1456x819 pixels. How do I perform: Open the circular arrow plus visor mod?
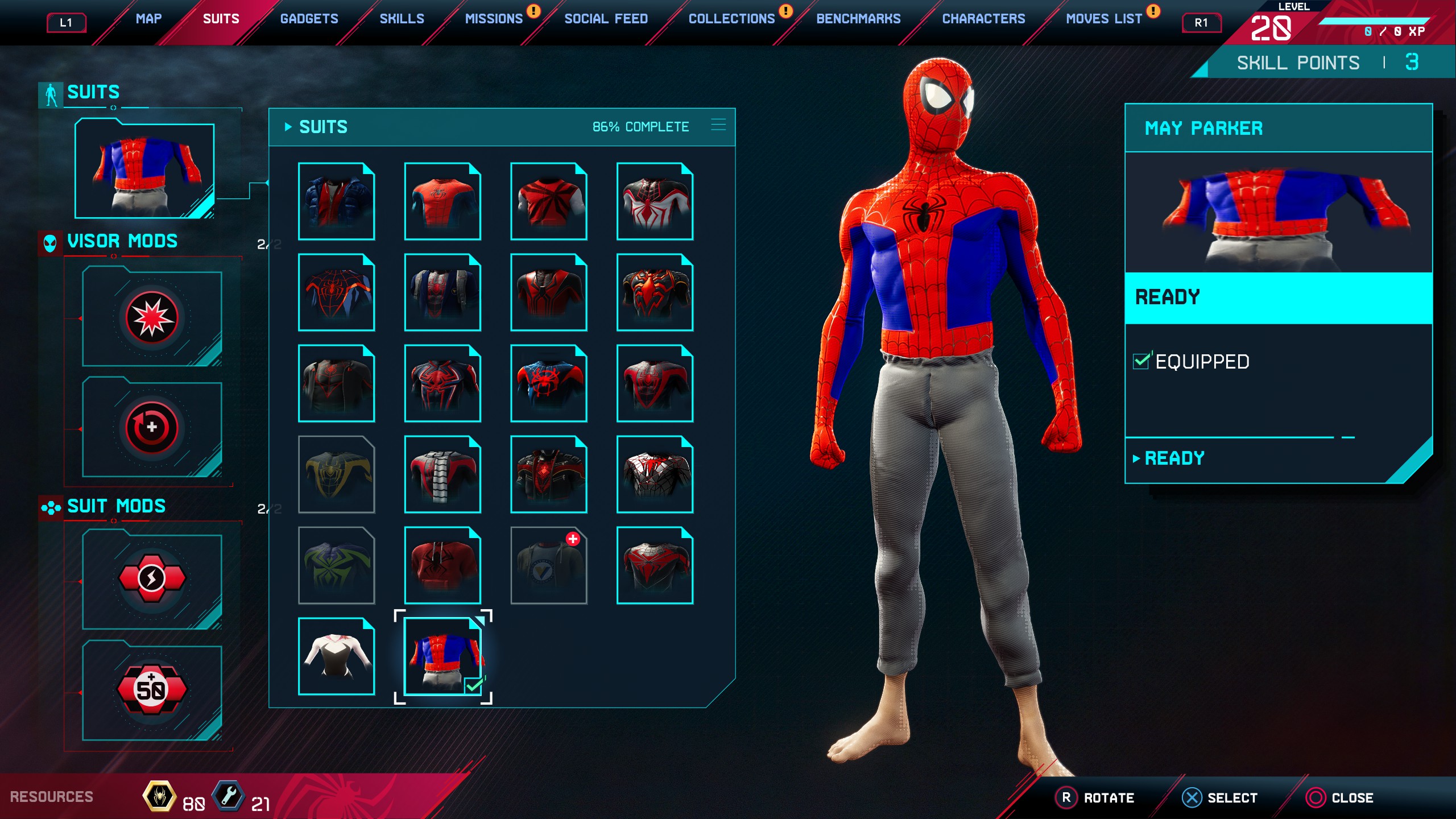point(152,428)
